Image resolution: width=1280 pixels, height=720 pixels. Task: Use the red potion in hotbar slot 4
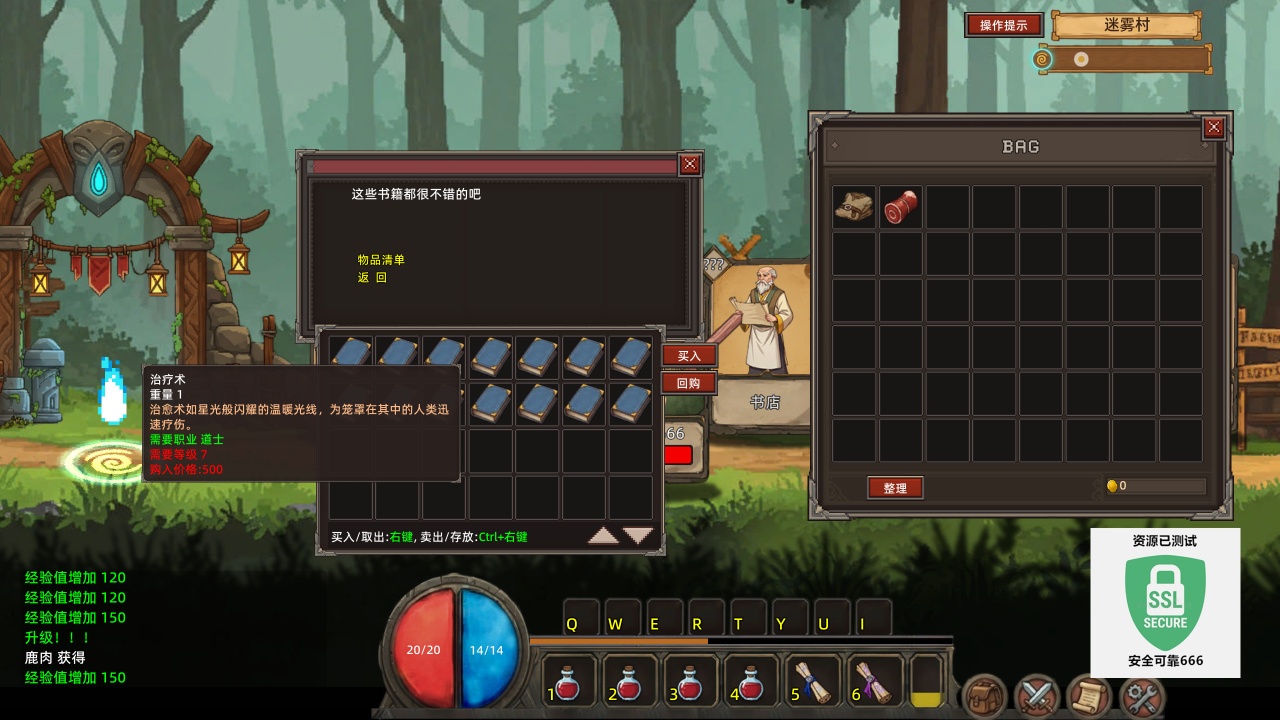(751, 683)
